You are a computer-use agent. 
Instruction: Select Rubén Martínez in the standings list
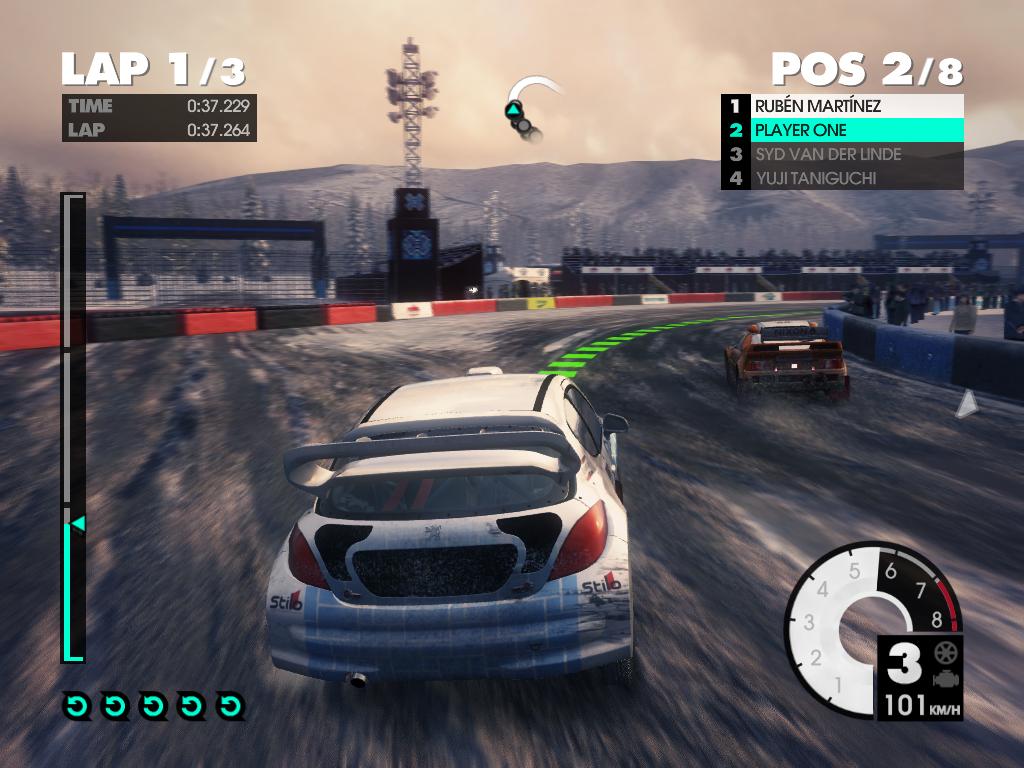(842, 106)
